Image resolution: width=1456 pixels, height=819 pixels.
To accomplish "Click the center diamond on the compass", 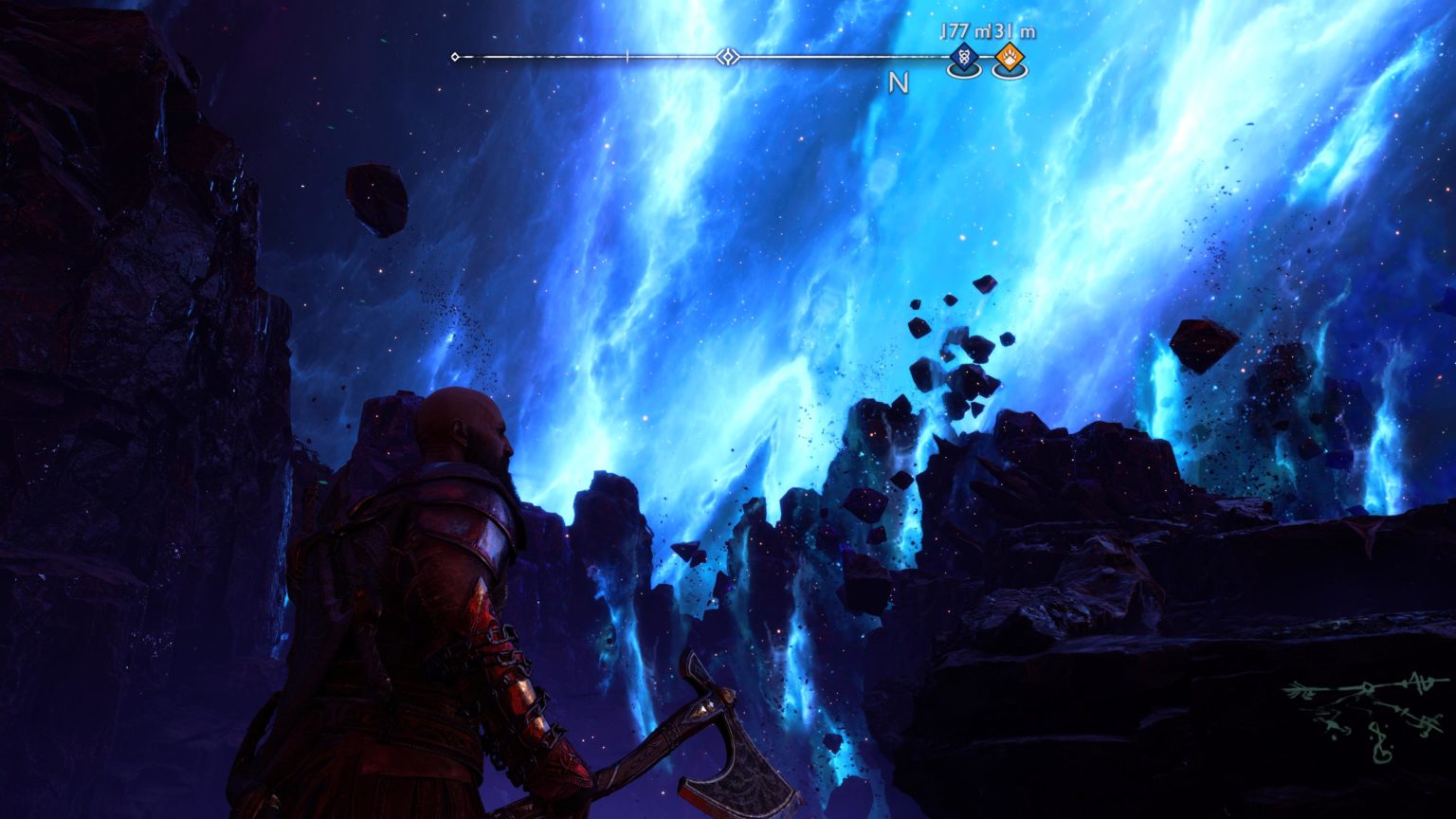I will click(727, 57).
